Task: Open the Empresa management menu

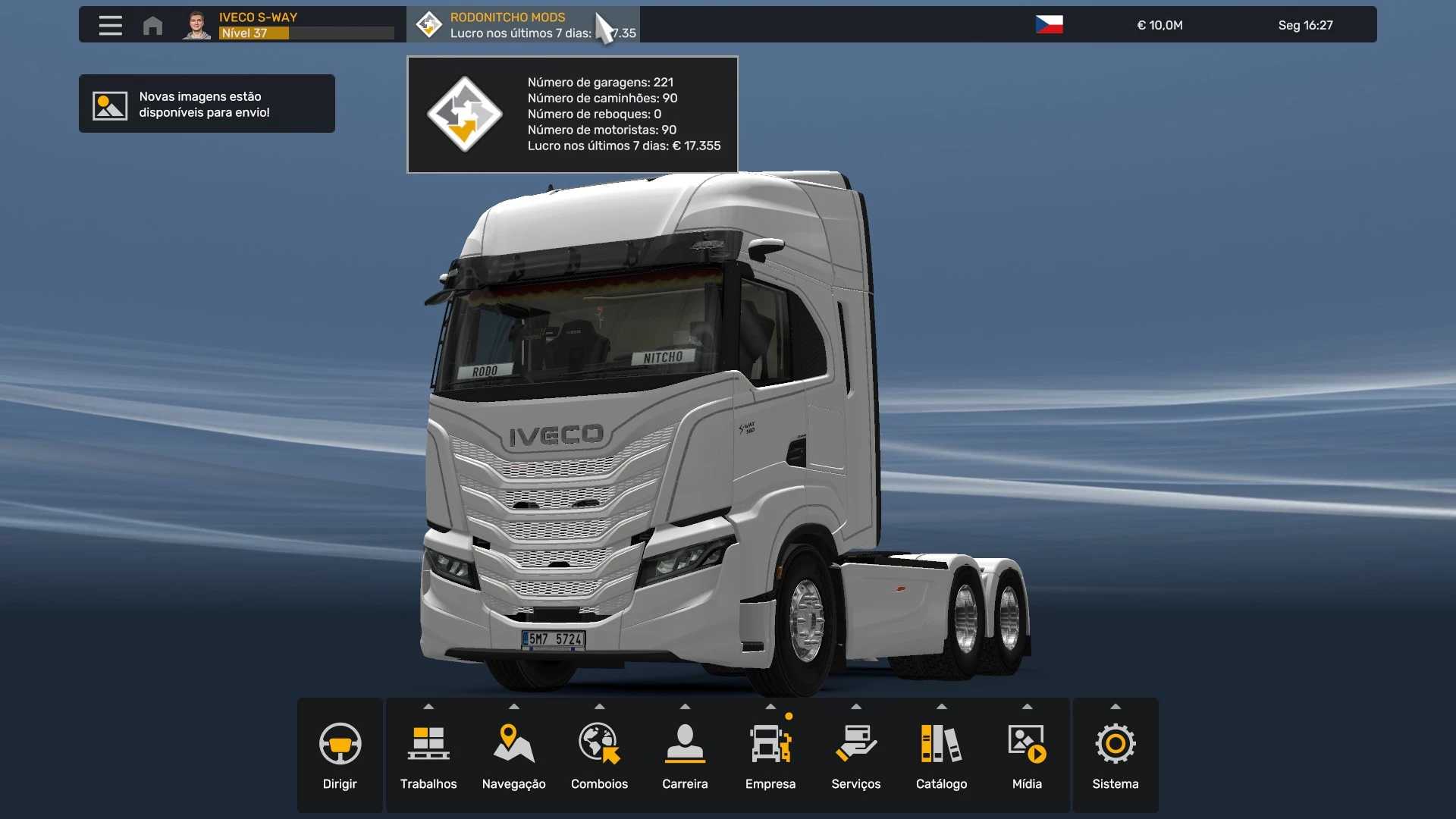Action: coord(770,755)
